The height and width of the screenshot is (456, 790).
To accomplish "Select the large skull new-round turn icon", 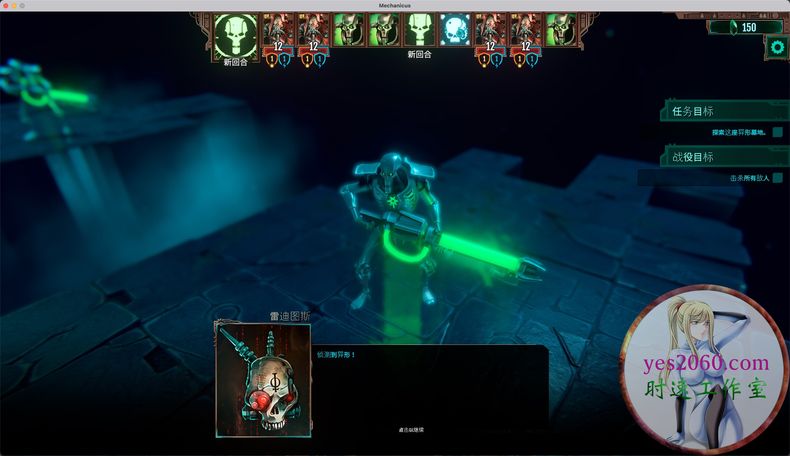I will click(235, 34).
